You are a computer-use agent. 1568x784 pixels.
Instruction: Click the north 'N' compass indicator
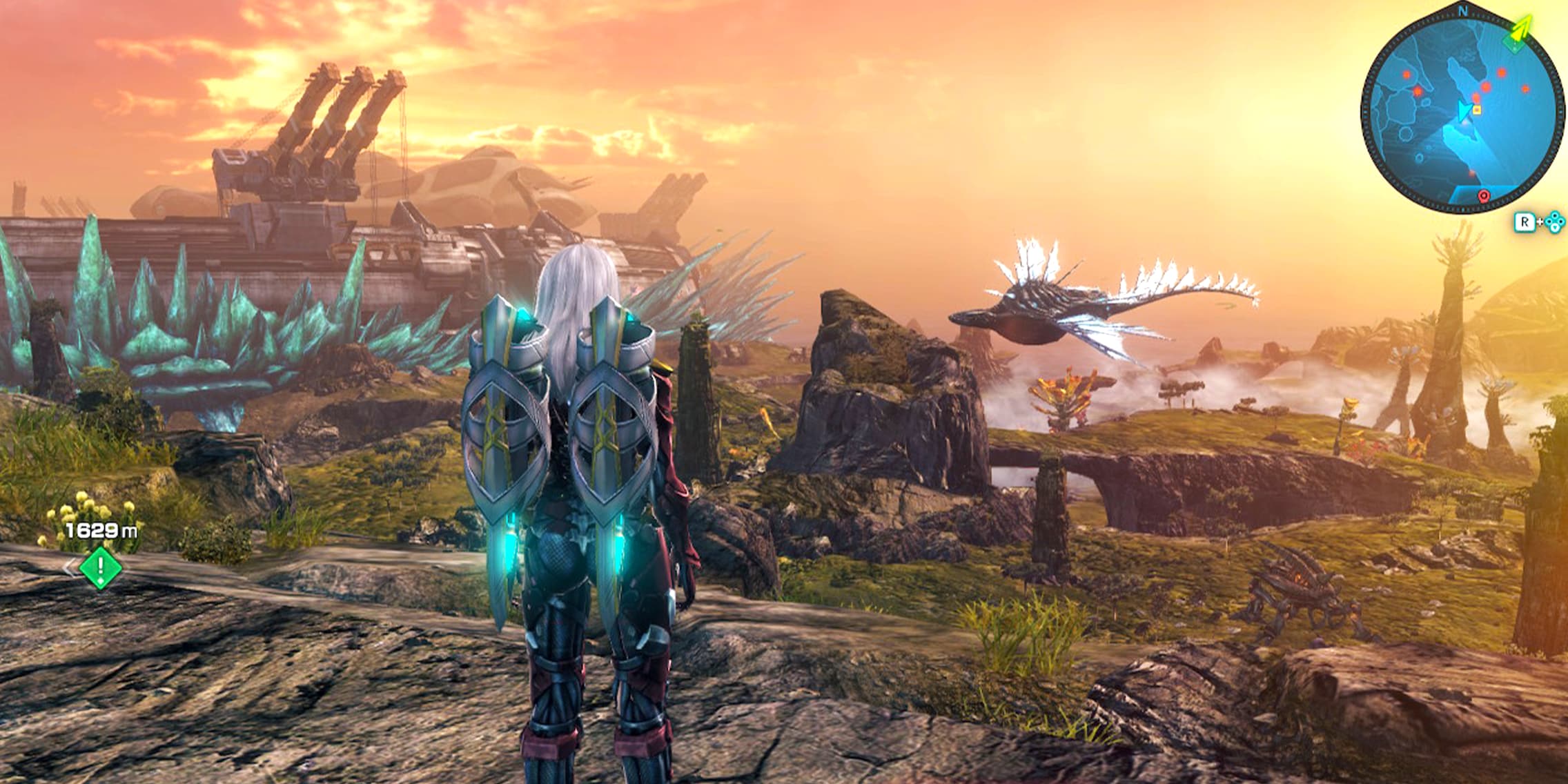tap(1463, 10)
